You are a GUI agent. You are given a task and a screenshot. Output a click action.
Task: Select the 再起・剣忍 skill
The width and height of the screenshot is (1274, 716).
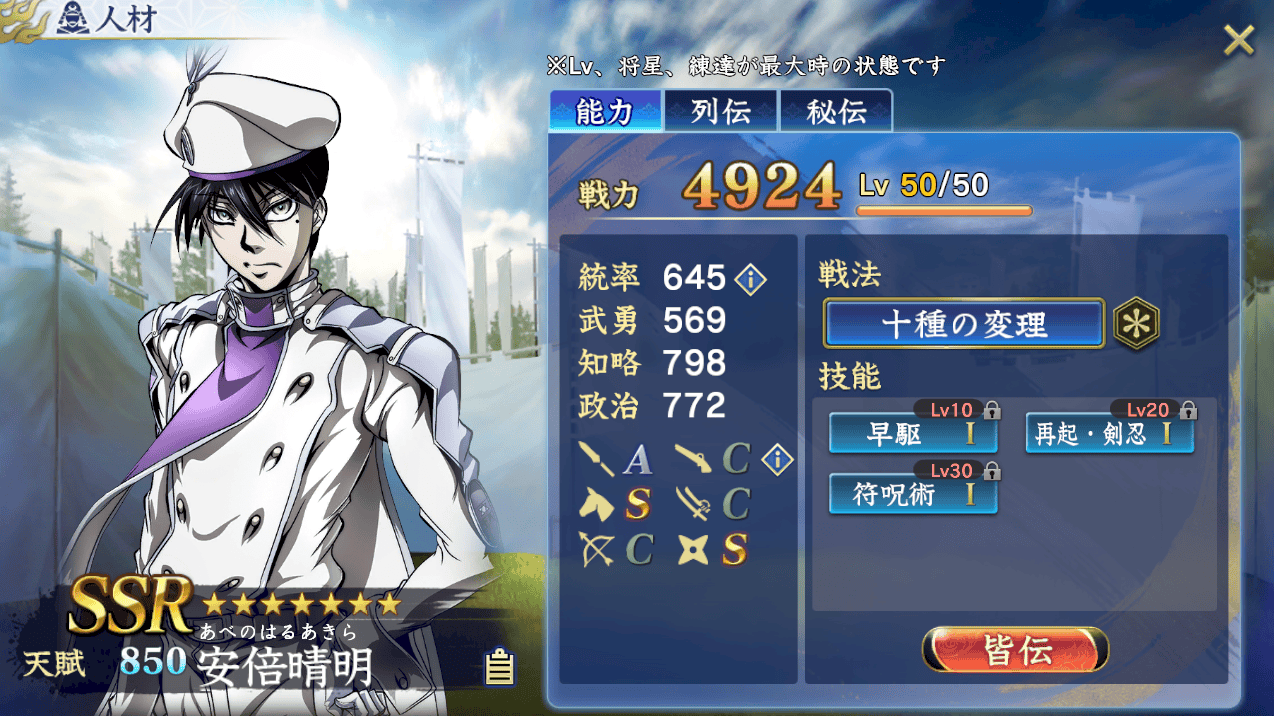(x=1109, y=435)
